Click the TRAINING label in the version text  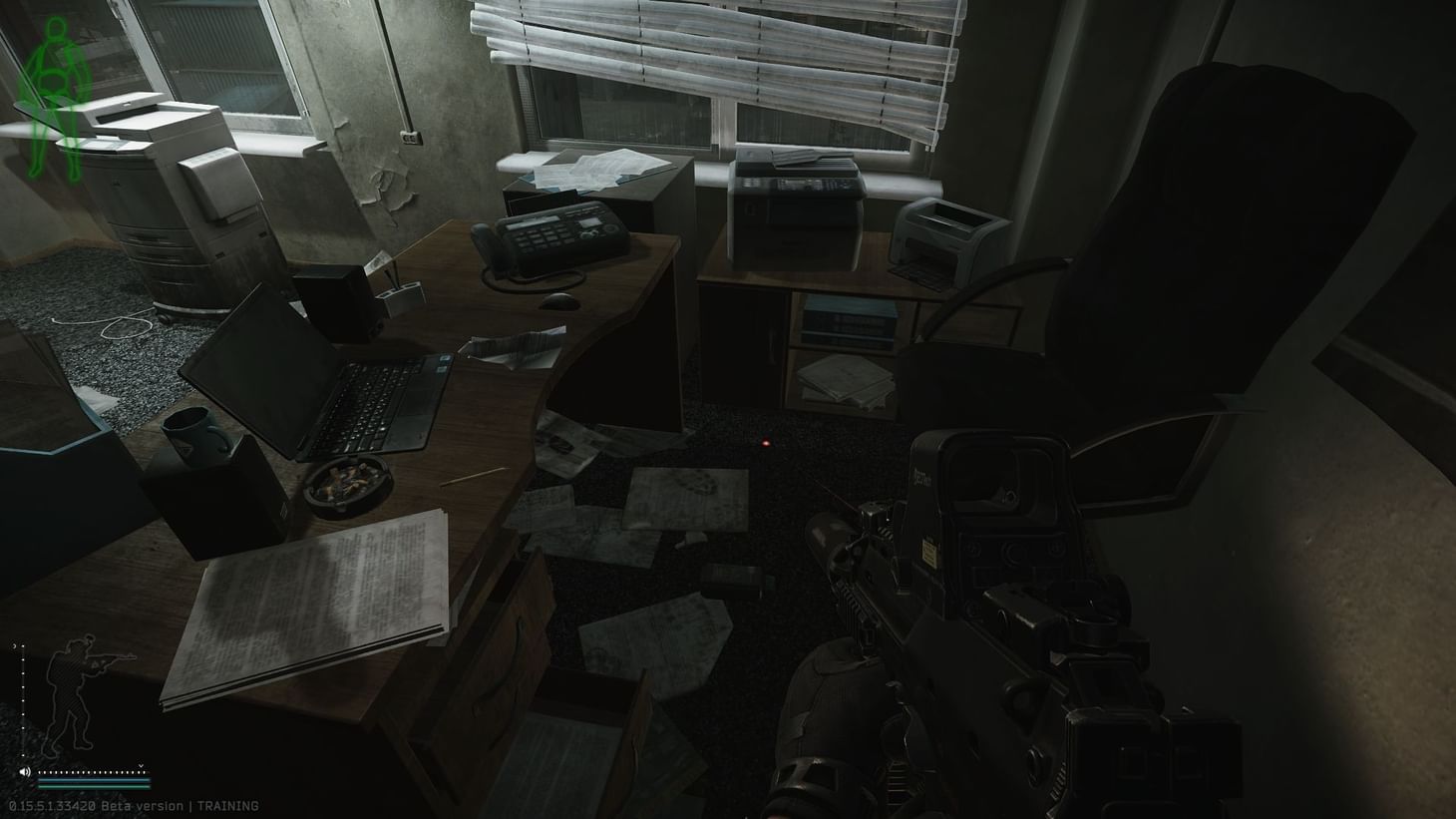pos(227,806)
